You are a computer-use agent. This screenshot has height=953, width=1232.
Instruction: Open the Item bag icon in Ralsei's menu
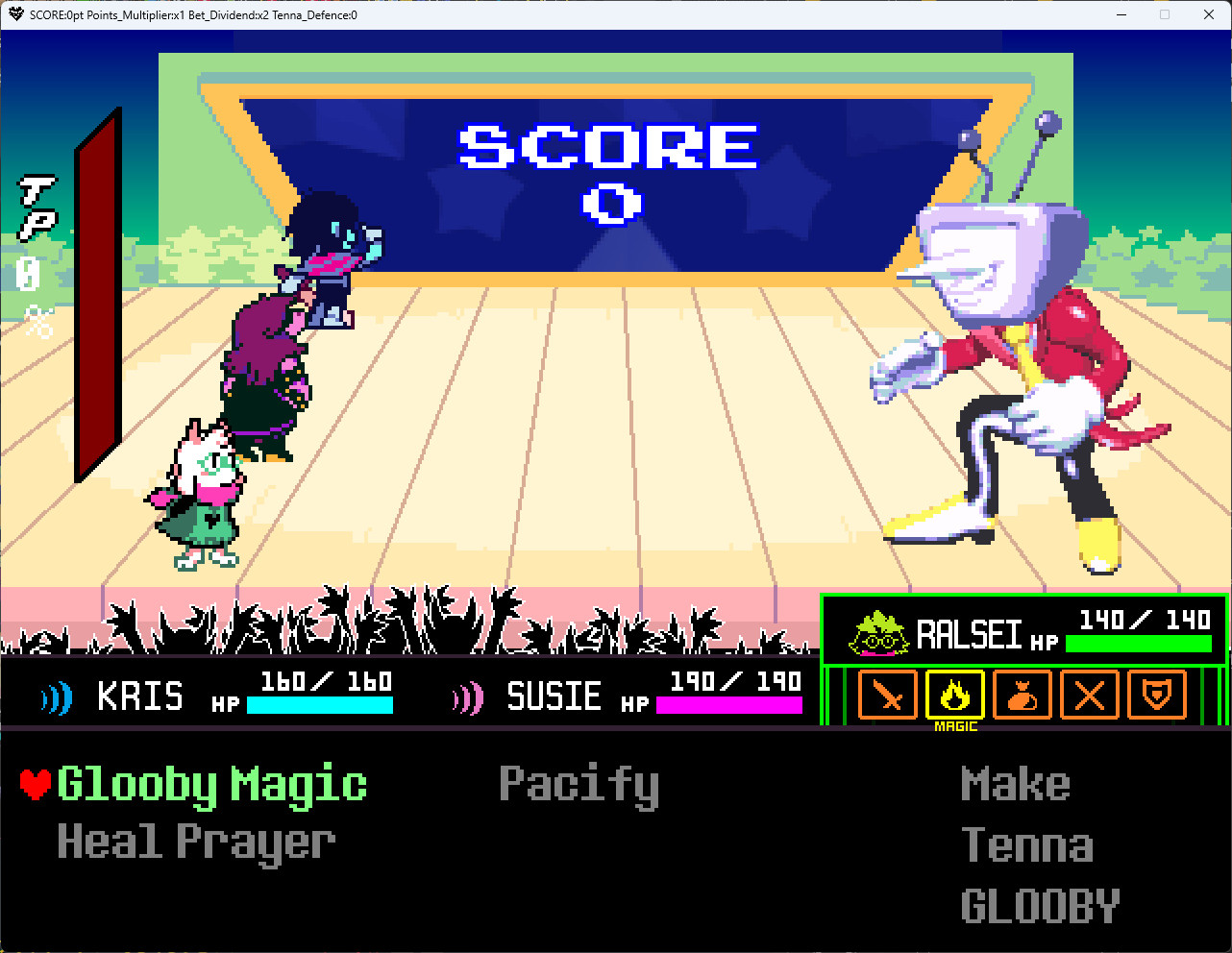[1022, 695]
